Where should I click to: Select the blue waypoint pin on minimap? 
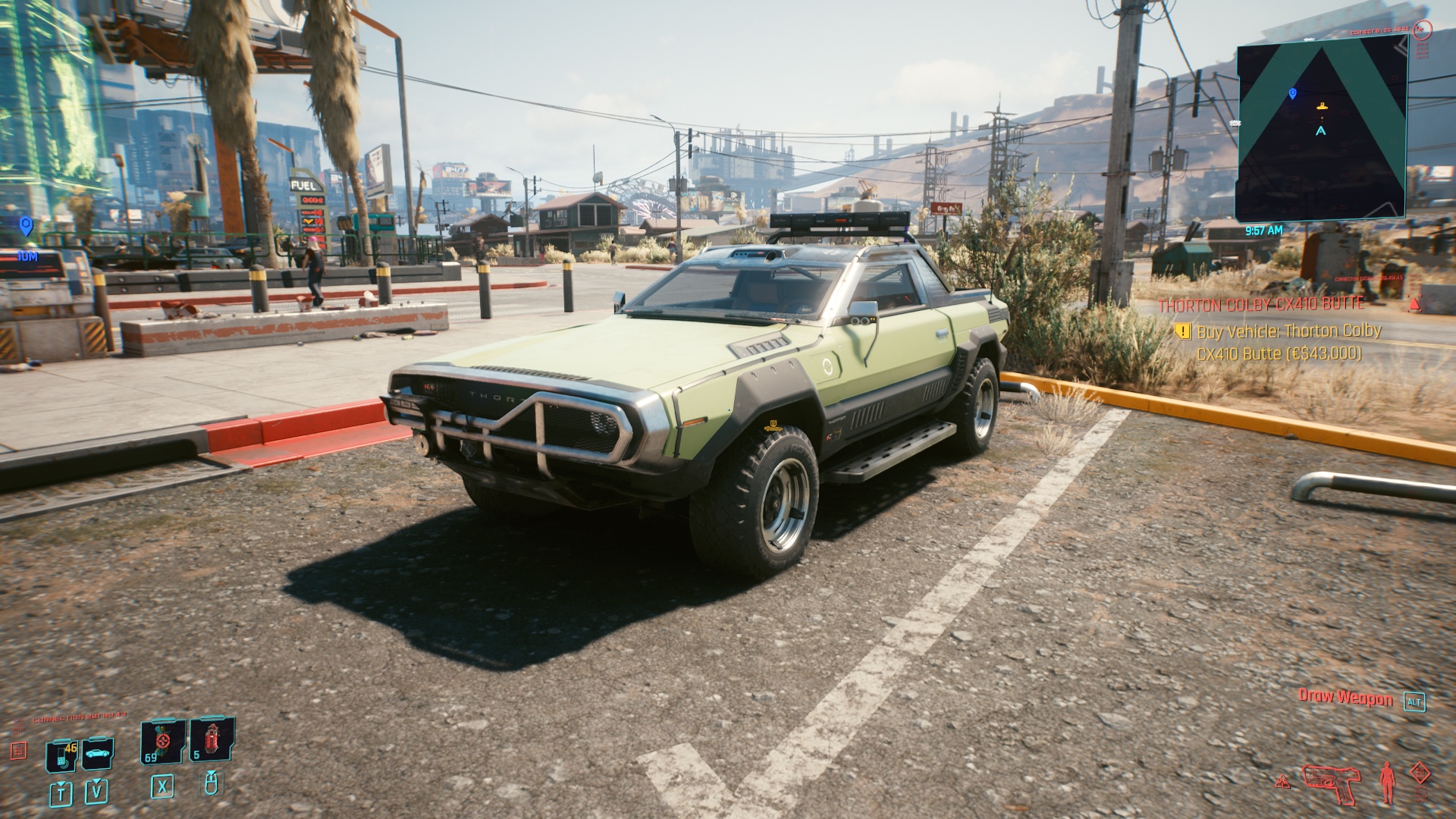point(1293,93)
